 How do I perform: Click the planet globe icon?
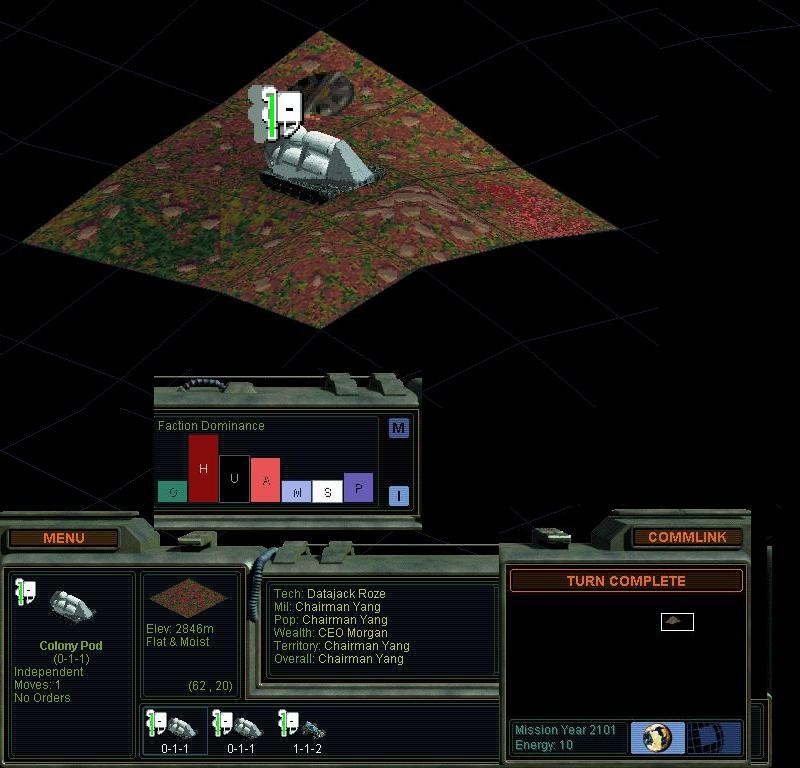coord(657,739)
